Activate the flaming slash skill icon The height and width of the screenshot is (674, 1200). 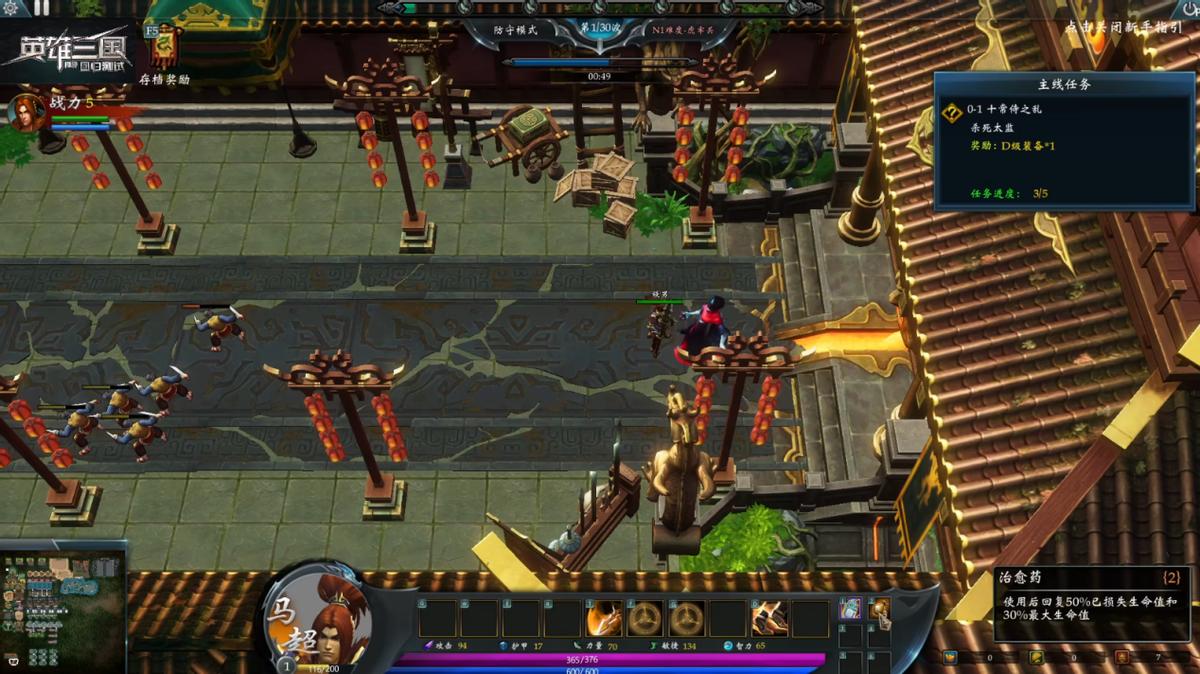pyautogui.click(x=603, y=619)
